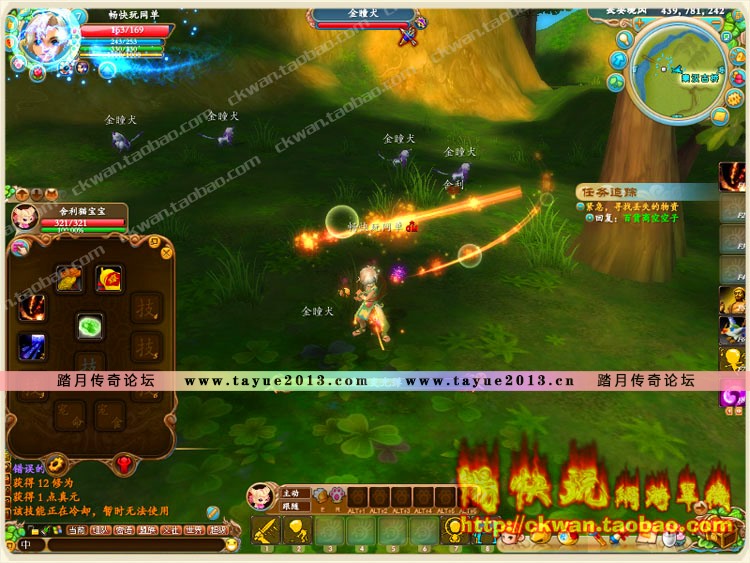Select the green jade pet skill
This screenshot has height=563, width=750.
(91, 327)
